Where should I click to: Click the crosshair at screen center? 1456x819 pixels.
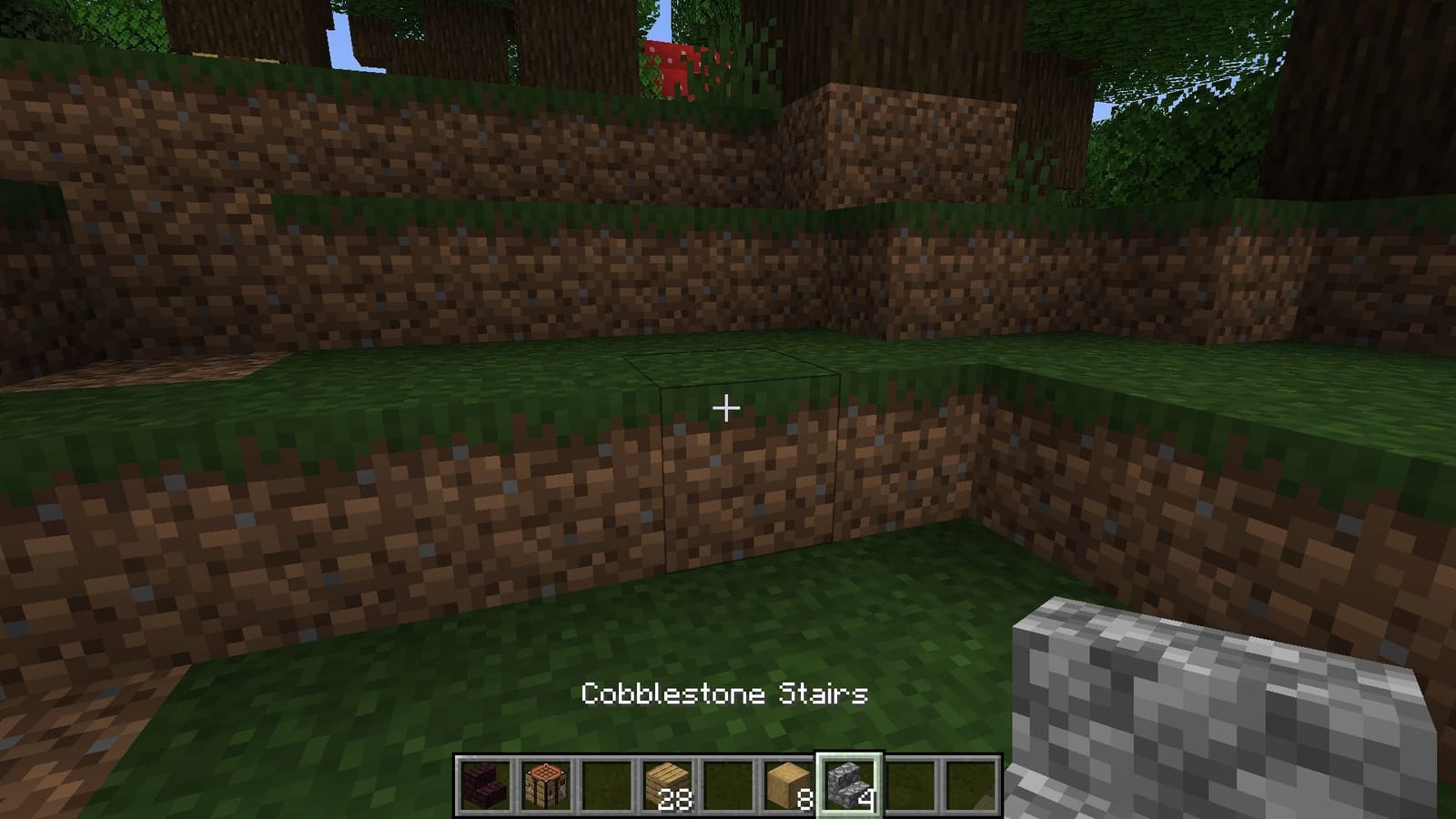coord(726,409)
